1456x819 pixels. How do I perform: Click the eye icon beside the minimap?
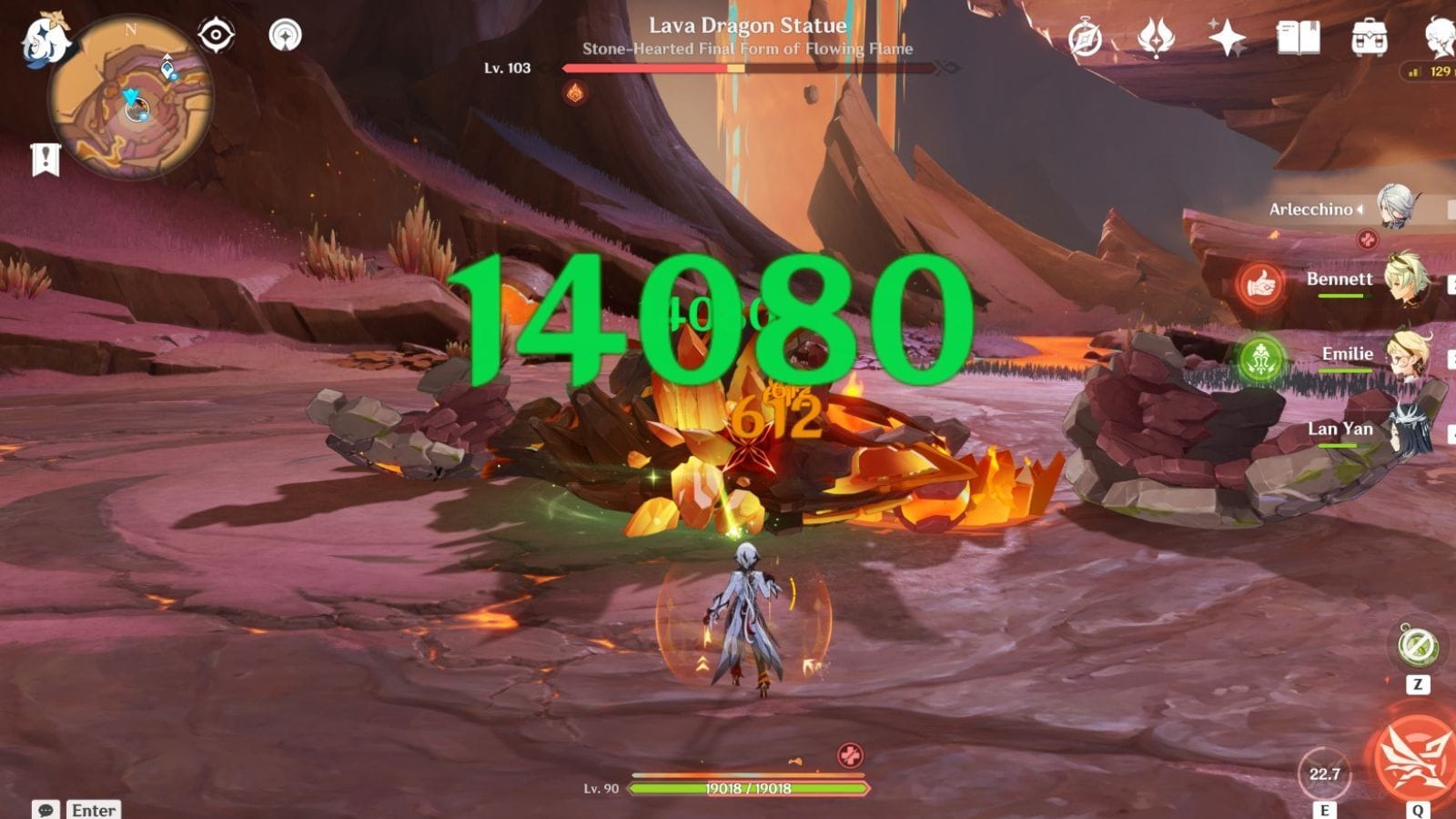point(215,36)
